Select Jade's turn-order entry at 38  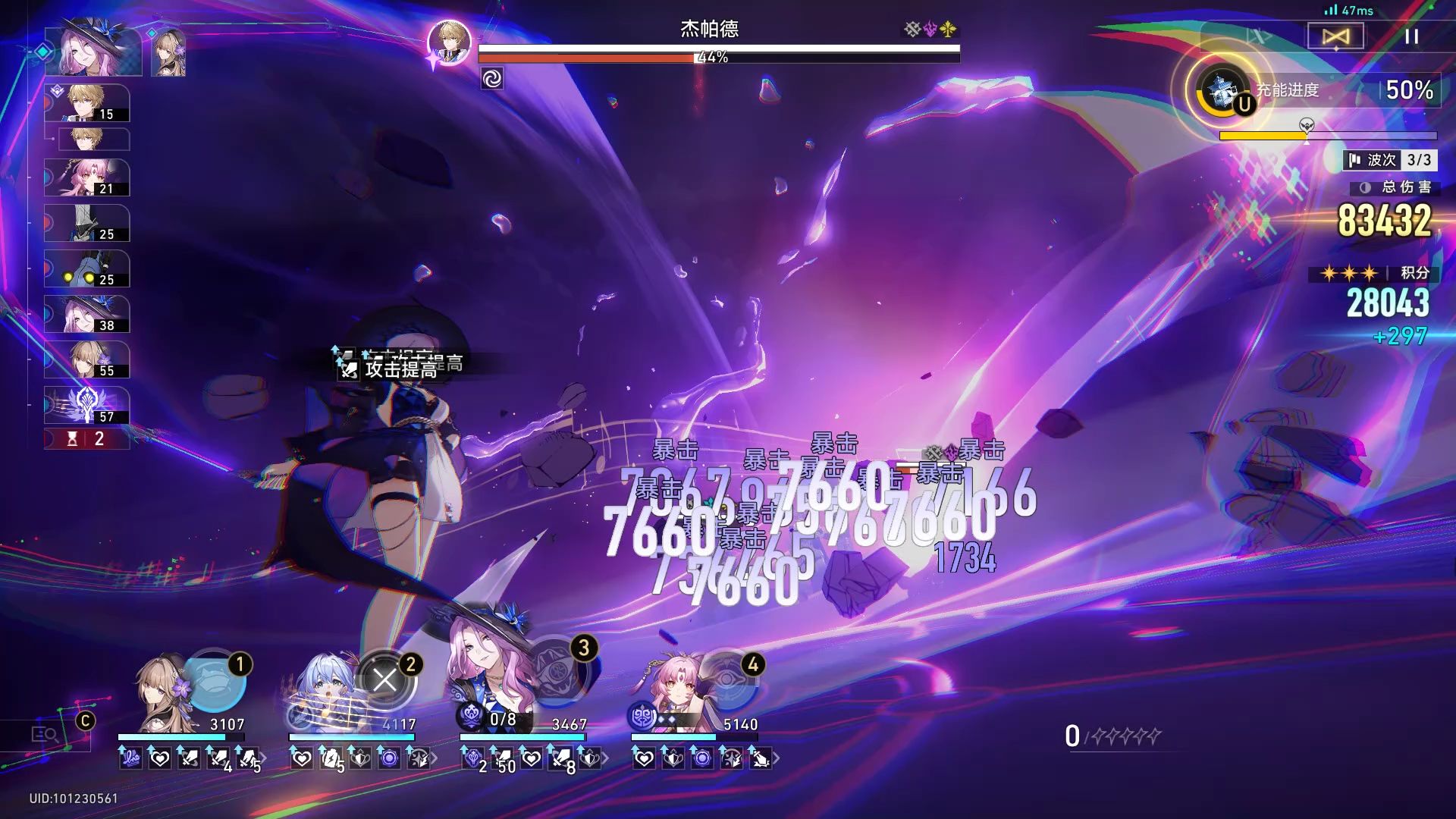tap(87, 315)
